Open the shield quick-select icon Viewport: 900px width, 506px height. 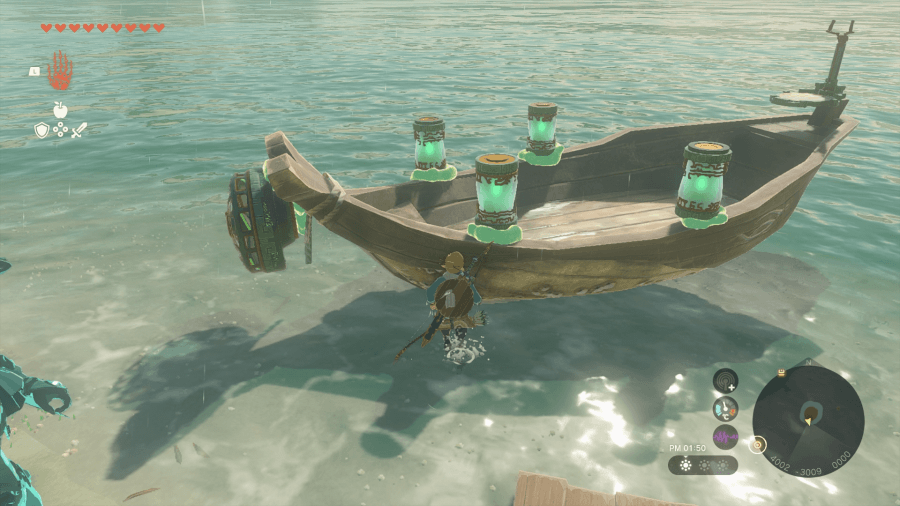coord(42,130)
